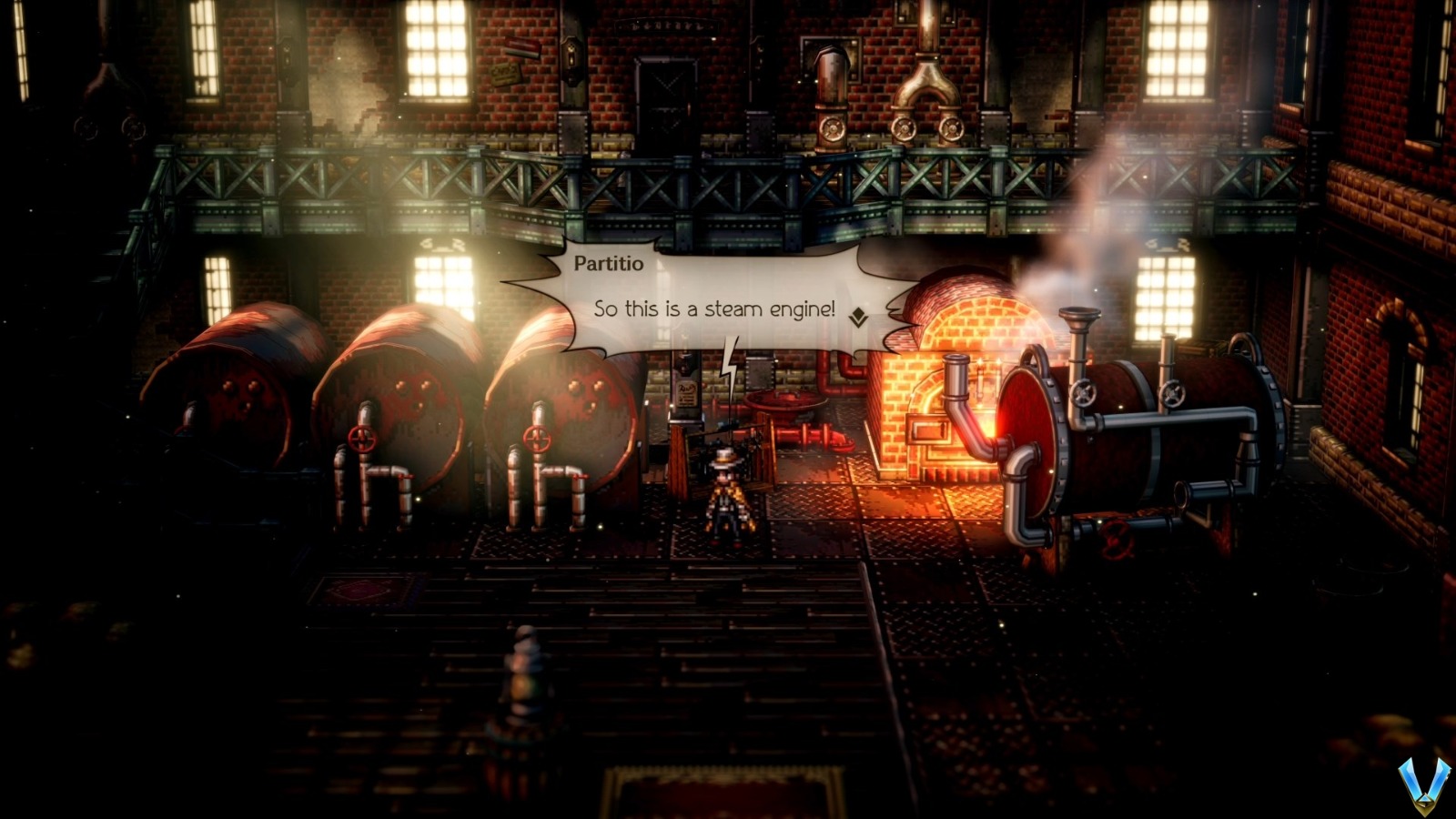The width and height of the screenshot is (1456, 819).
Task: Click the Partitio name label on the dialogue box
Action: 608,262
